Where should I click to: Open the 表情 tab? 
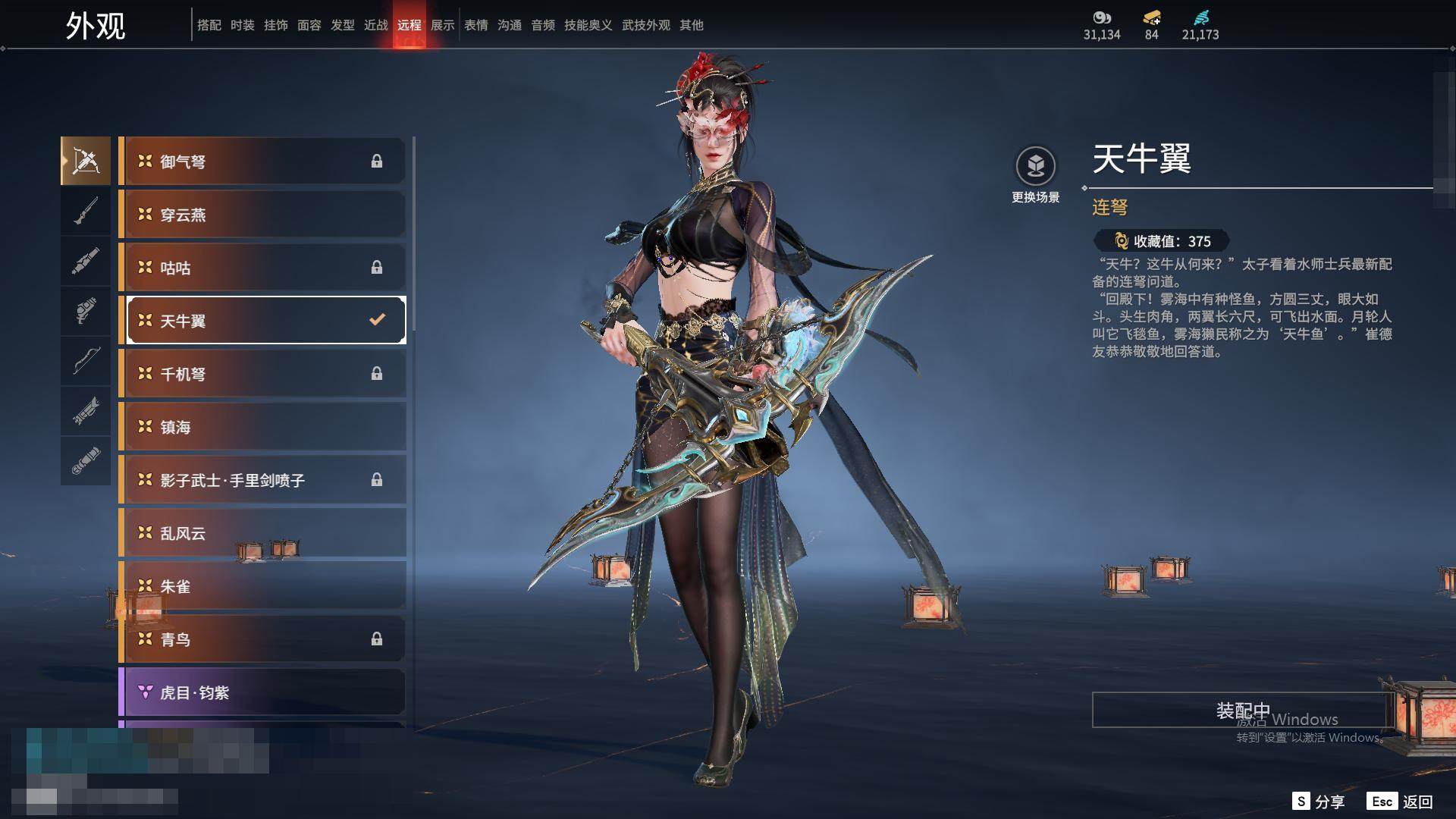click(475, 25)
